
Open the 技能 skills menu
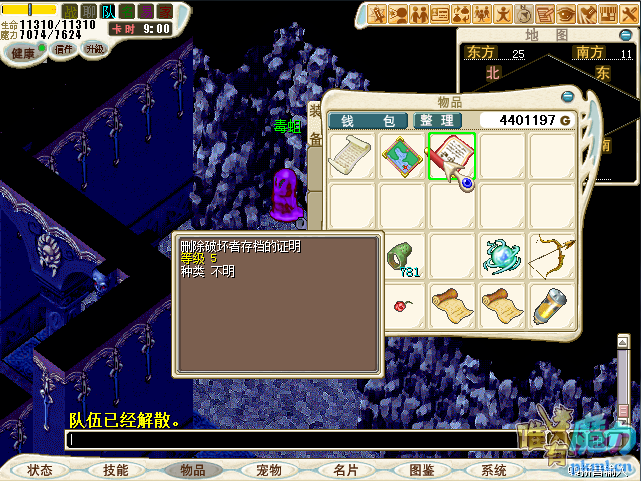(116, 470)
